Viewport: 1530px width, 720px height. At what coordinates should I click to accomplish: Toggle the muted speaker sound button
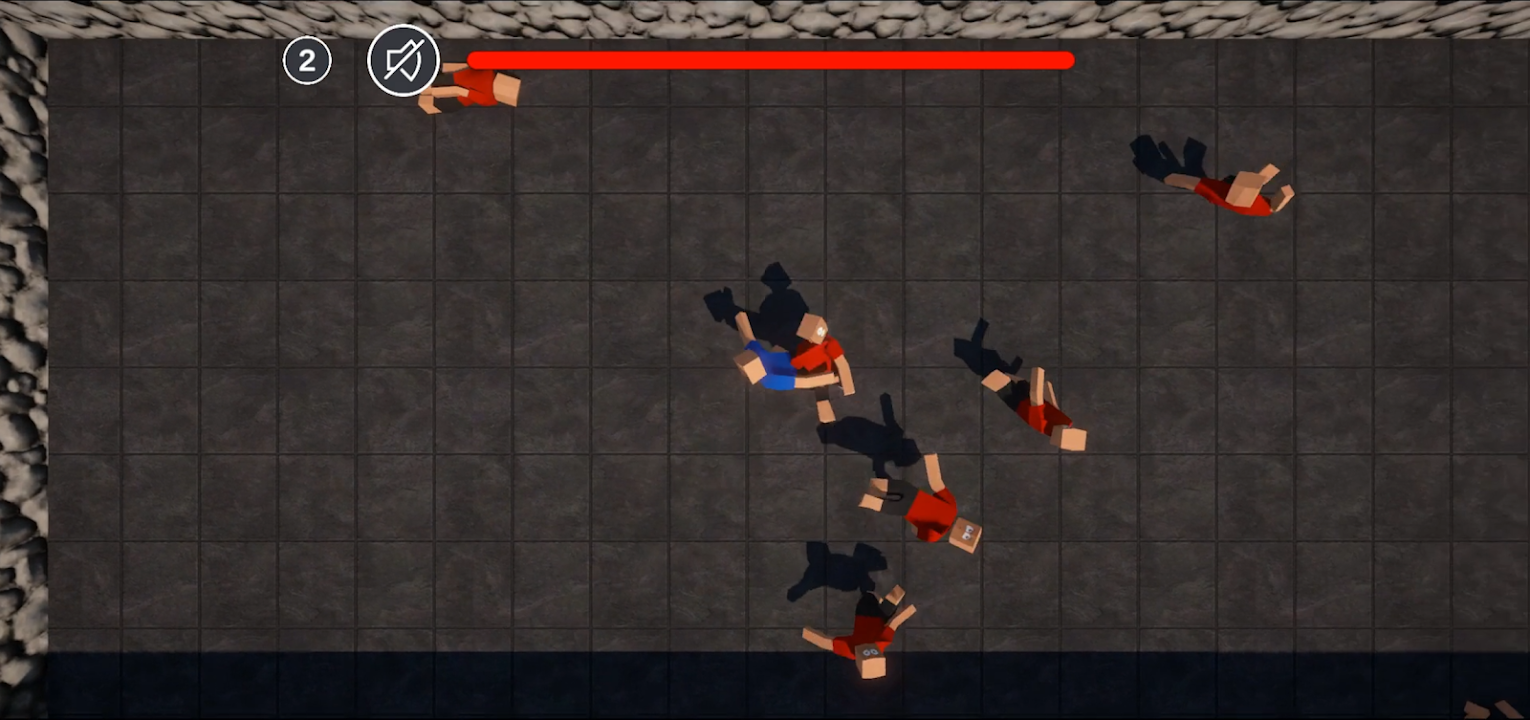(403, 61)
